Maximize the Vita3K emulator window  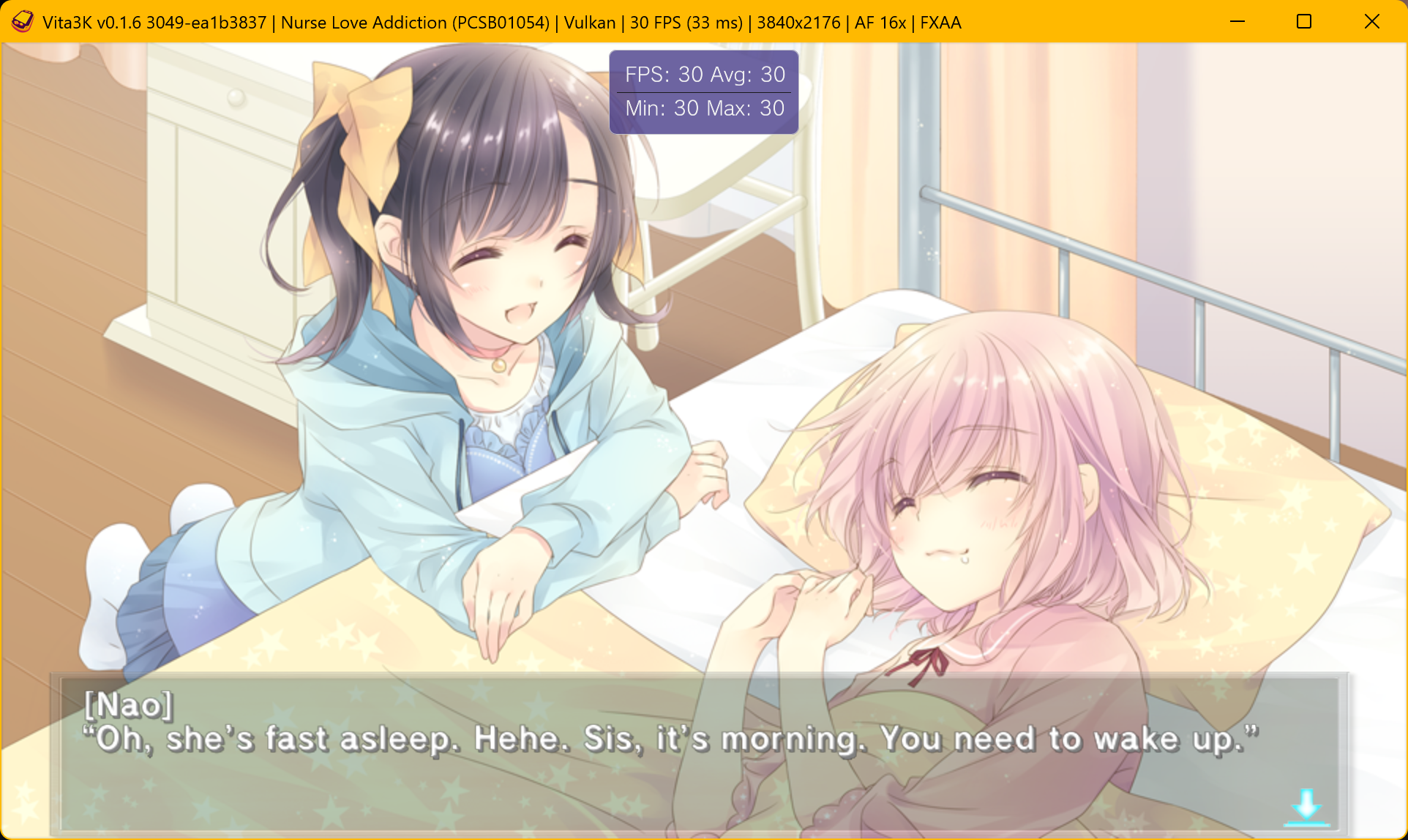point(1304,22)
